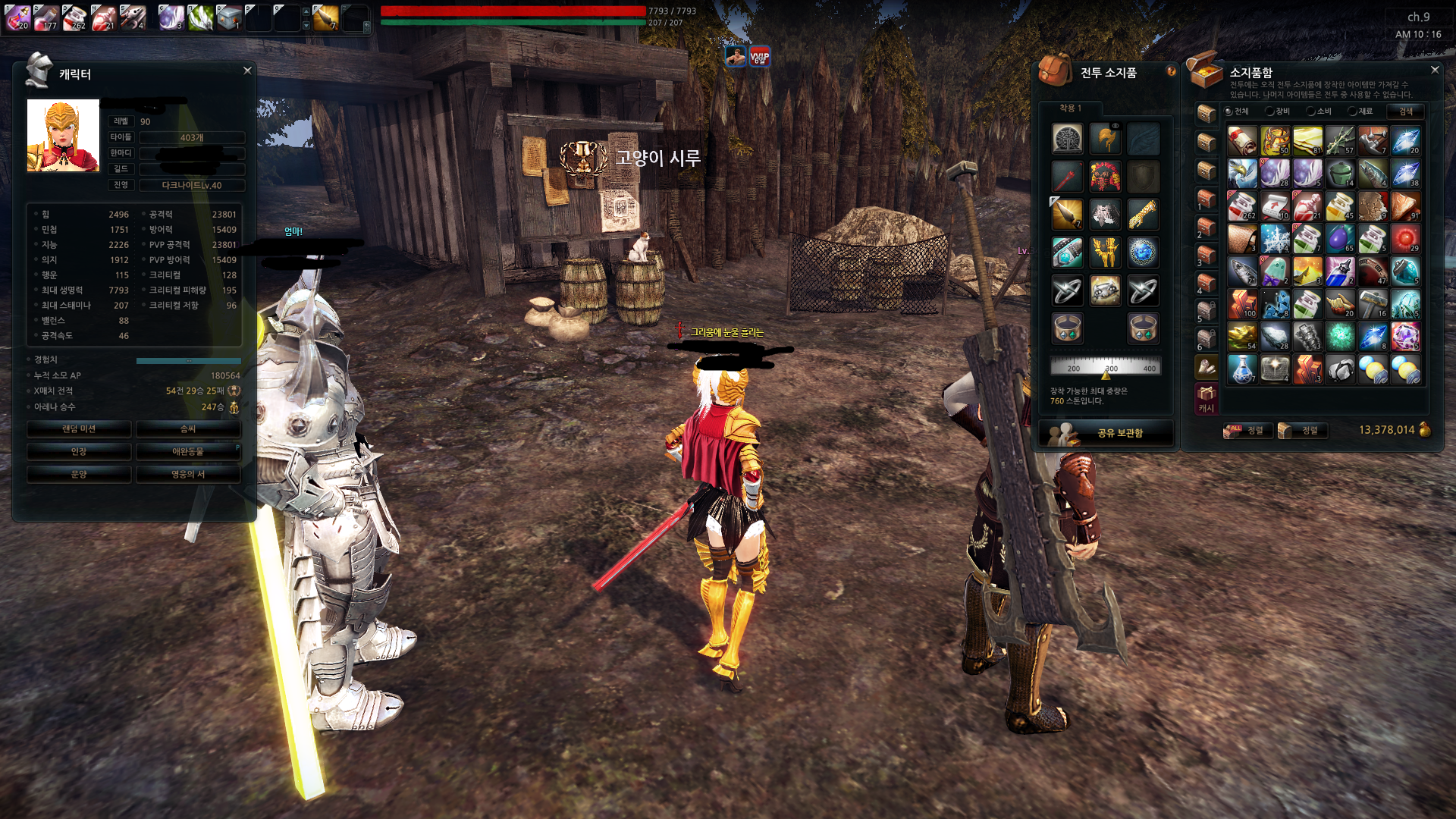The image size is (1456, 819).
Task: Select the snowflake item in inventory
Action: 1275,238
